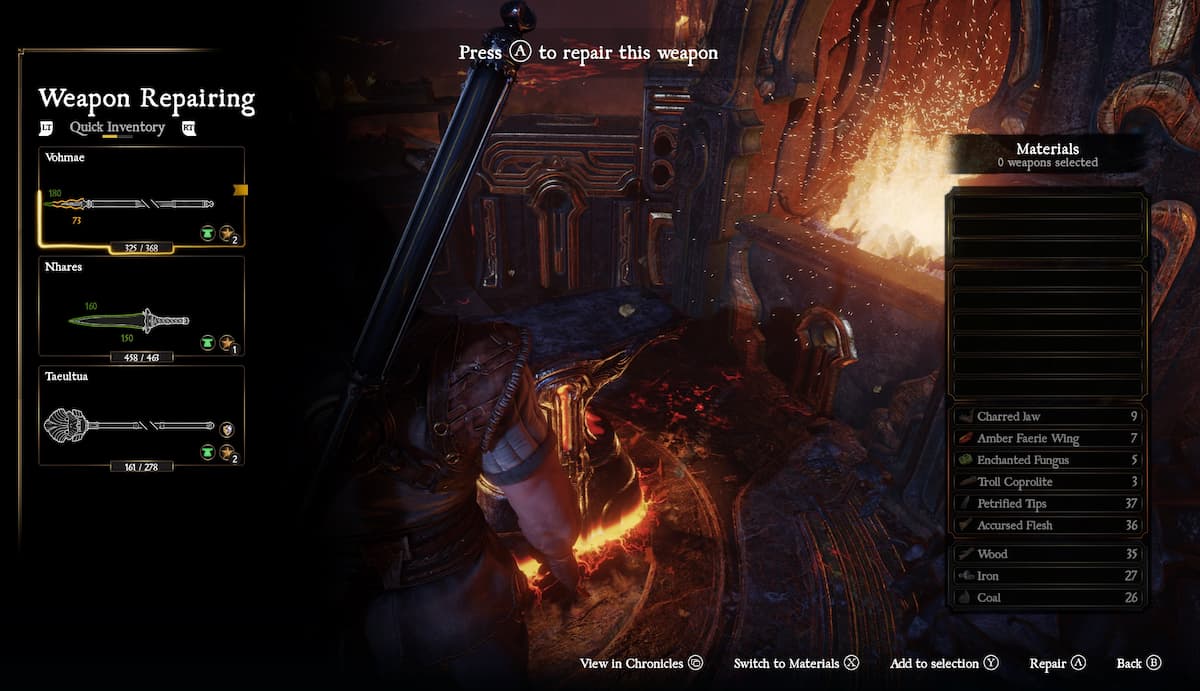Choose the Amber Faerie Wing material
Screen dimensions: 1200x691
click(x=1046, y=439)
